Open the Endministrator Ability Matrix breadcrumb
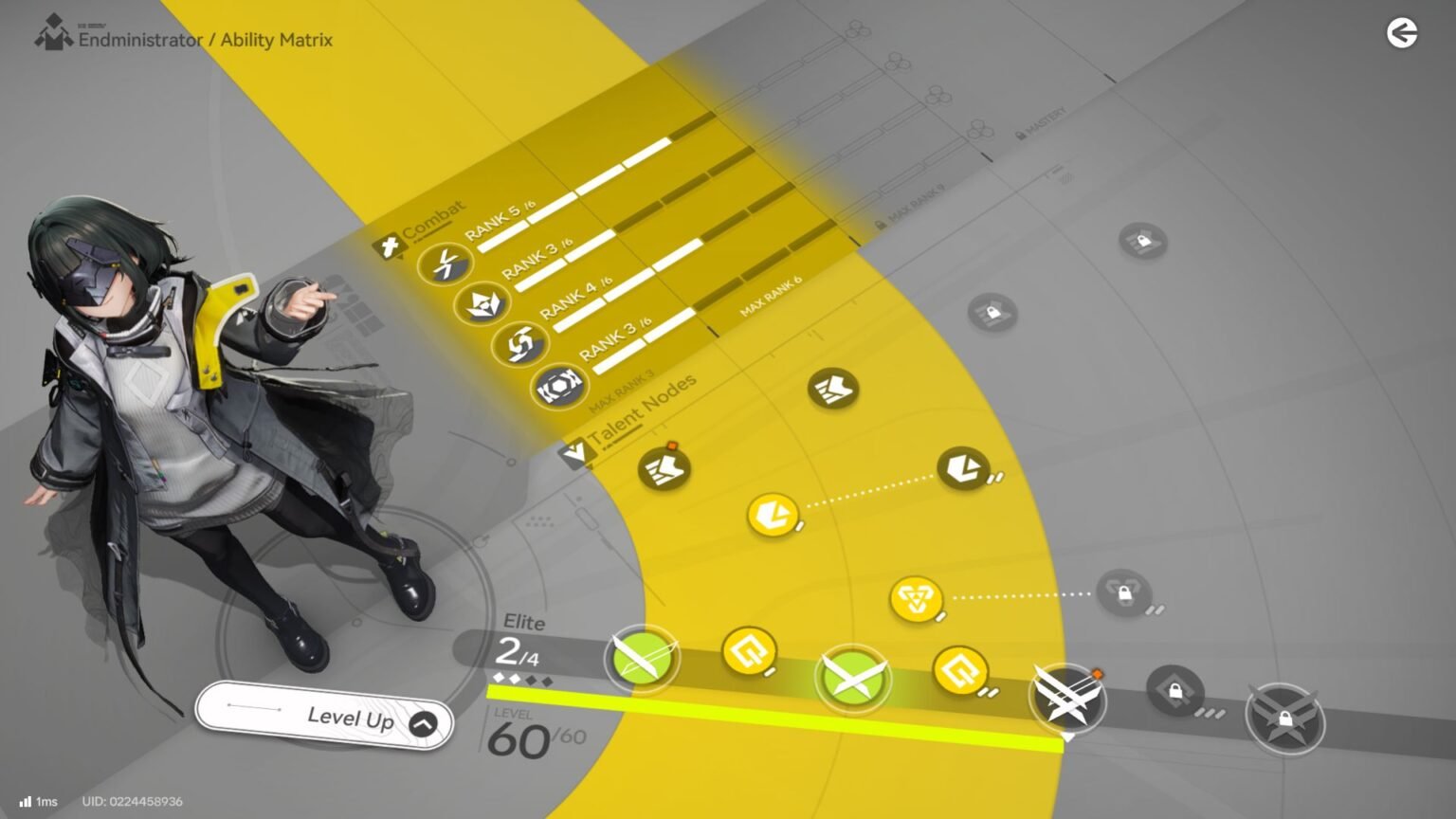1456x819 pixels. (207, 40)
